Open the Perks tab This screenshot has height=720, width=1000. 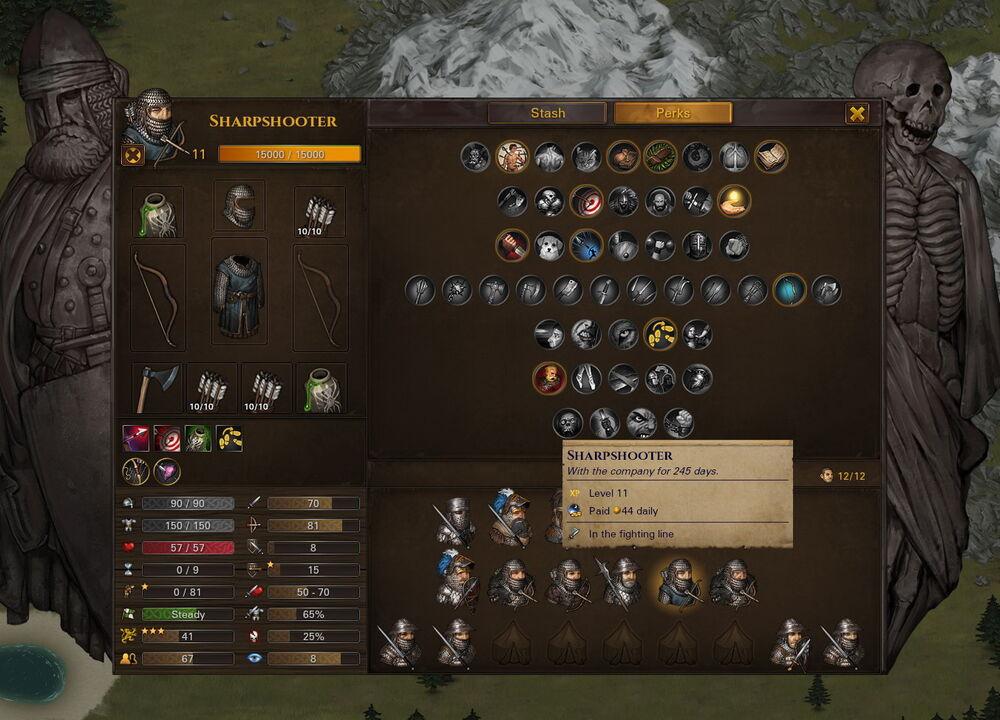[673, 113]
